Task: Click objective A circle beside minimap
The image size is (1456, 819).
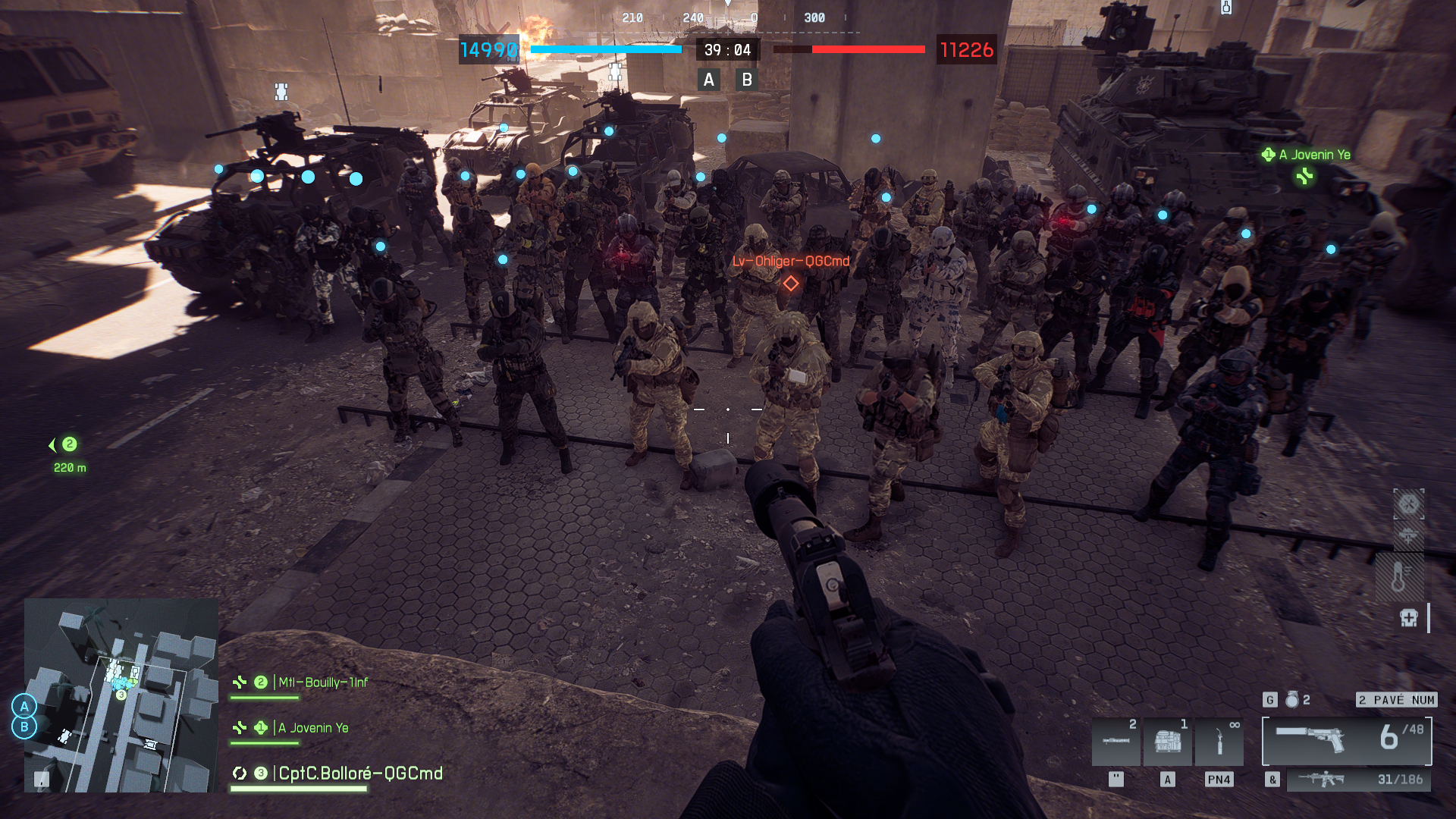Action: point(24,706)
